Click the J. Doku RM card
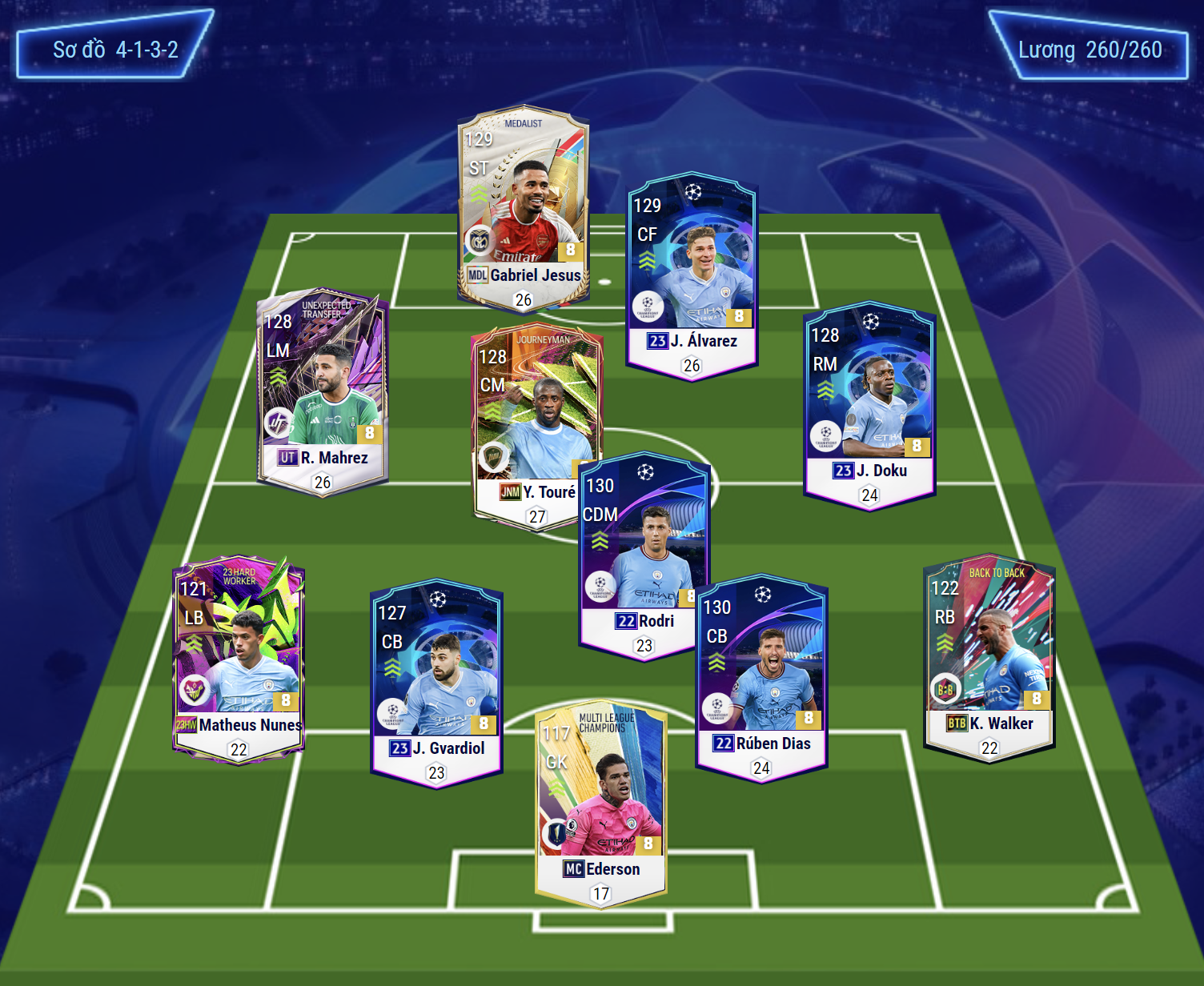The height and width of the screenshot is (986, 1204). point(869,404)
